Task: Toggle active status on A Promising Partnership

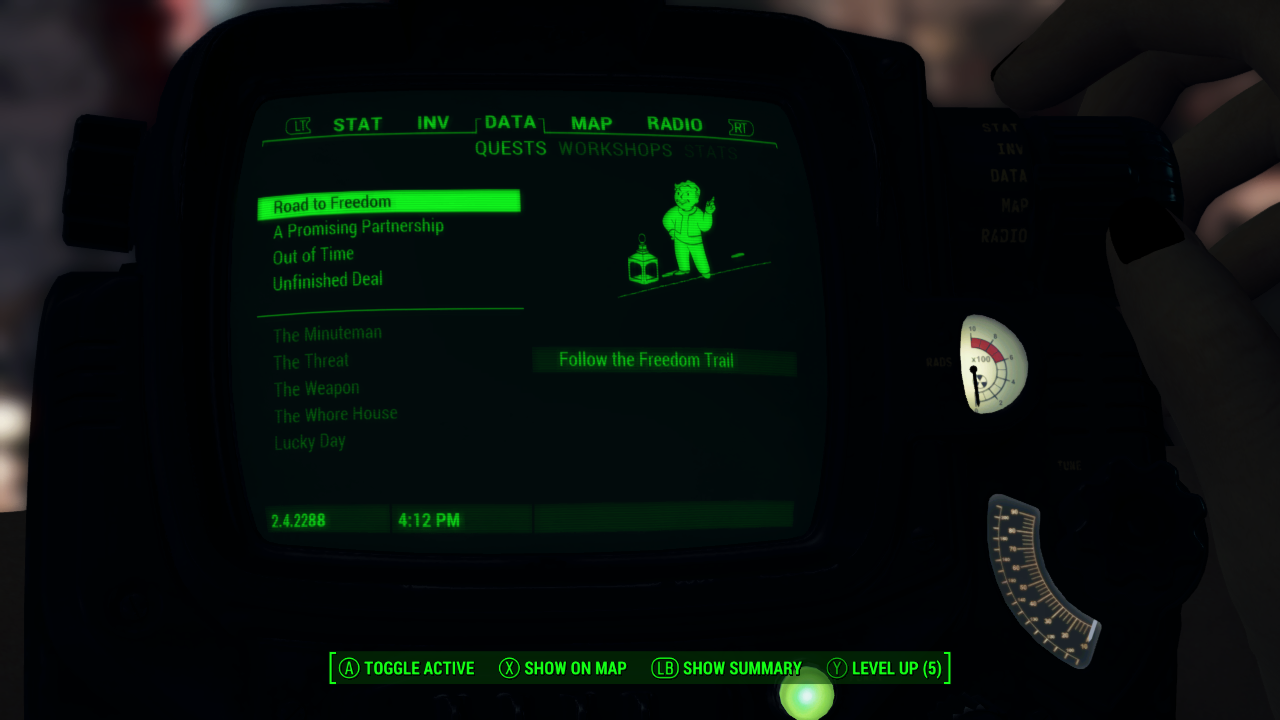Action: pos(357,227)
